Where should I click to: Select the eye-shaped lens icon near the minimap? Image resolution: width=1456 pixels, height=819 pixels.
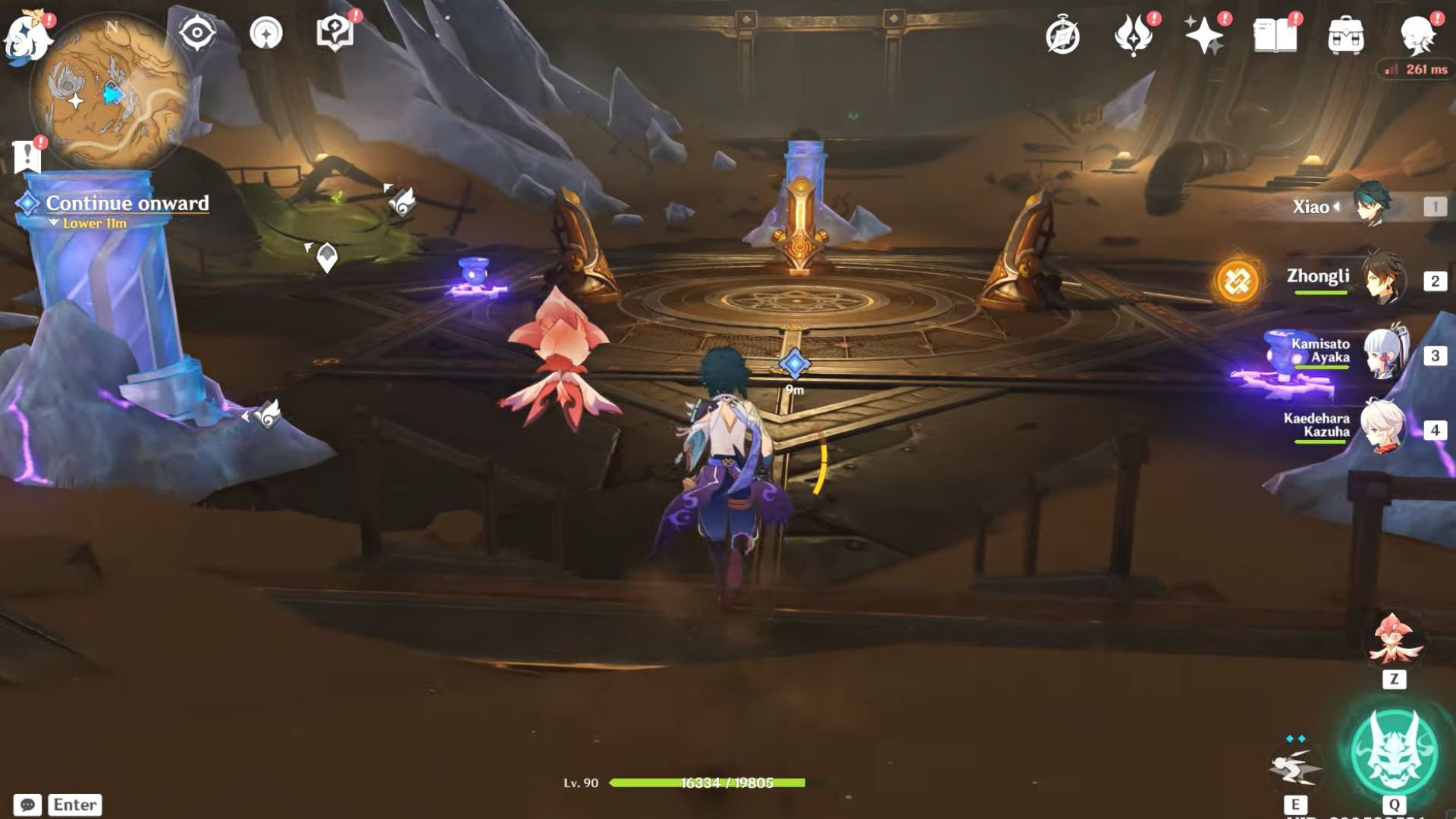[x=196, y=32]
